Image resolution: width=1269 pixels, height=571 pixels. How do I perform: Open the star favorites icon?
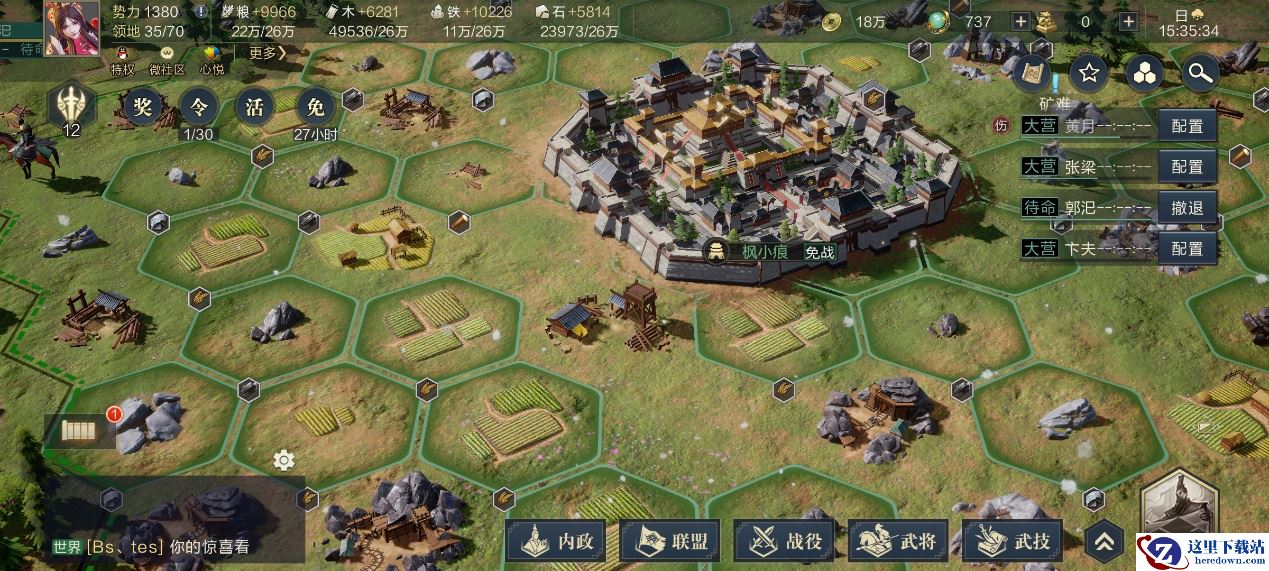click(1089, 72)
